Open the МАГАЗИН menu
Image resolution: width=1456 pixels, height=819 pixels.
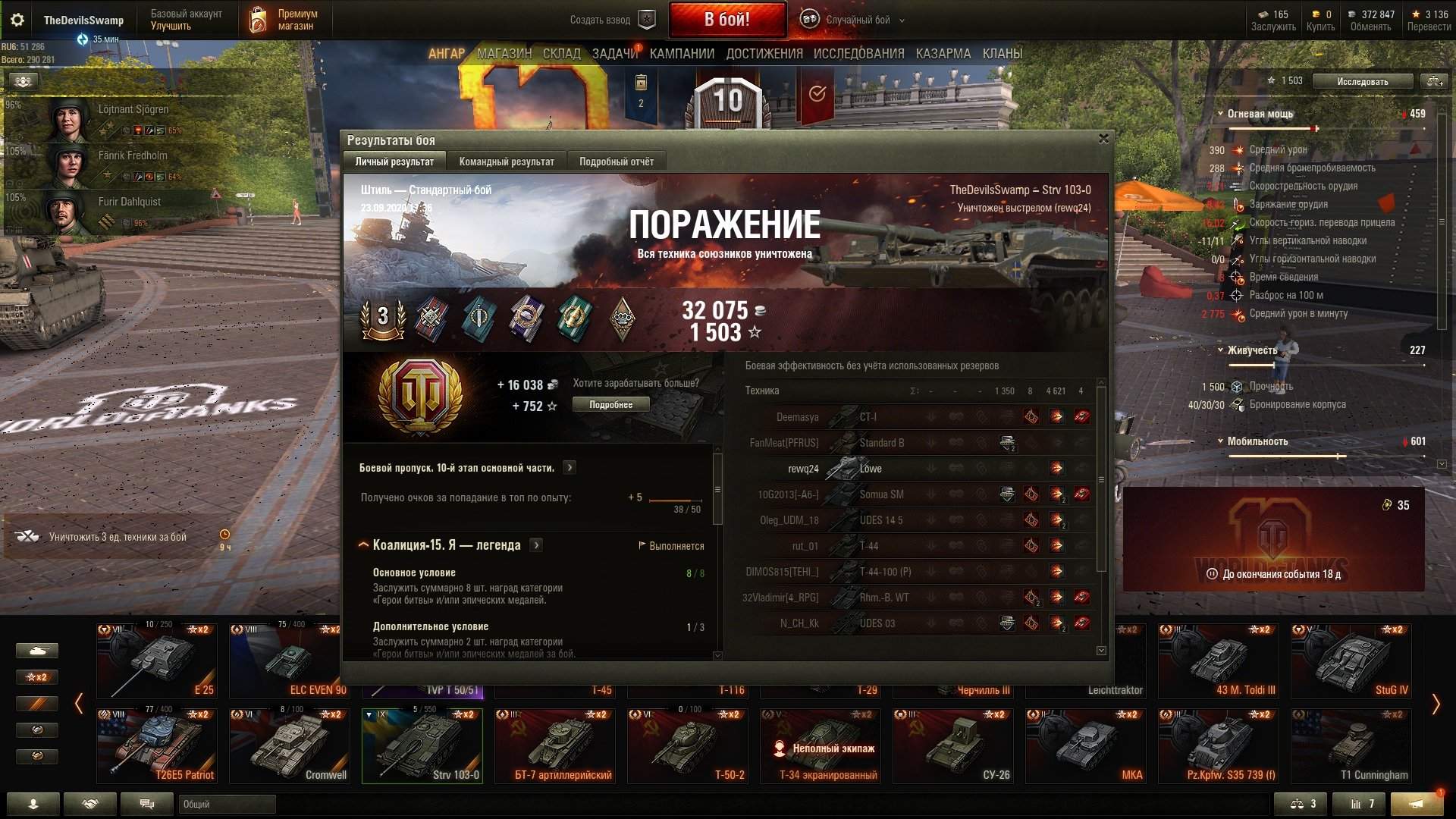[504, 54]
